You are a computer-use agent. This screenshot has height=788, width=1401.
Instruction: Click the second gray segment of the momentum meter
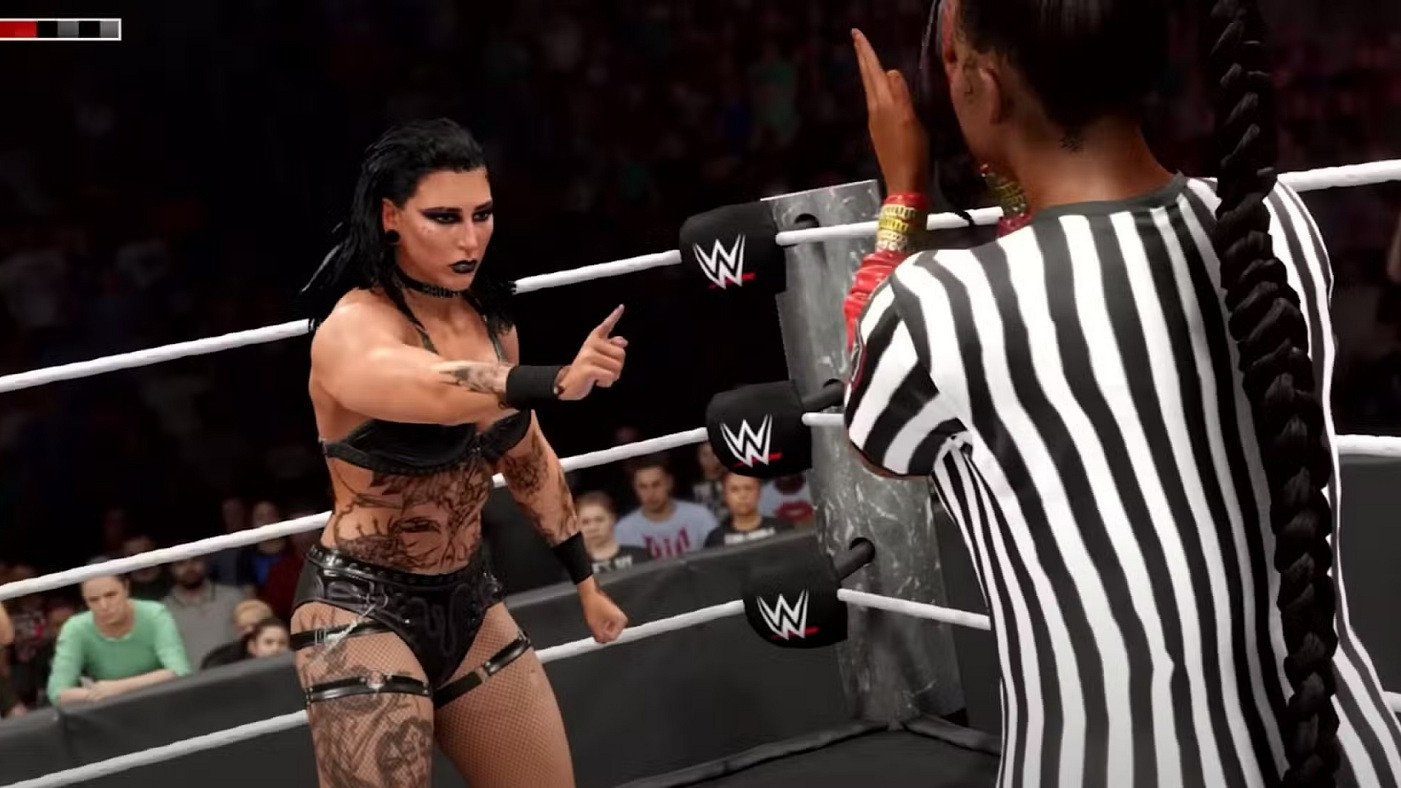click(108, 28)
